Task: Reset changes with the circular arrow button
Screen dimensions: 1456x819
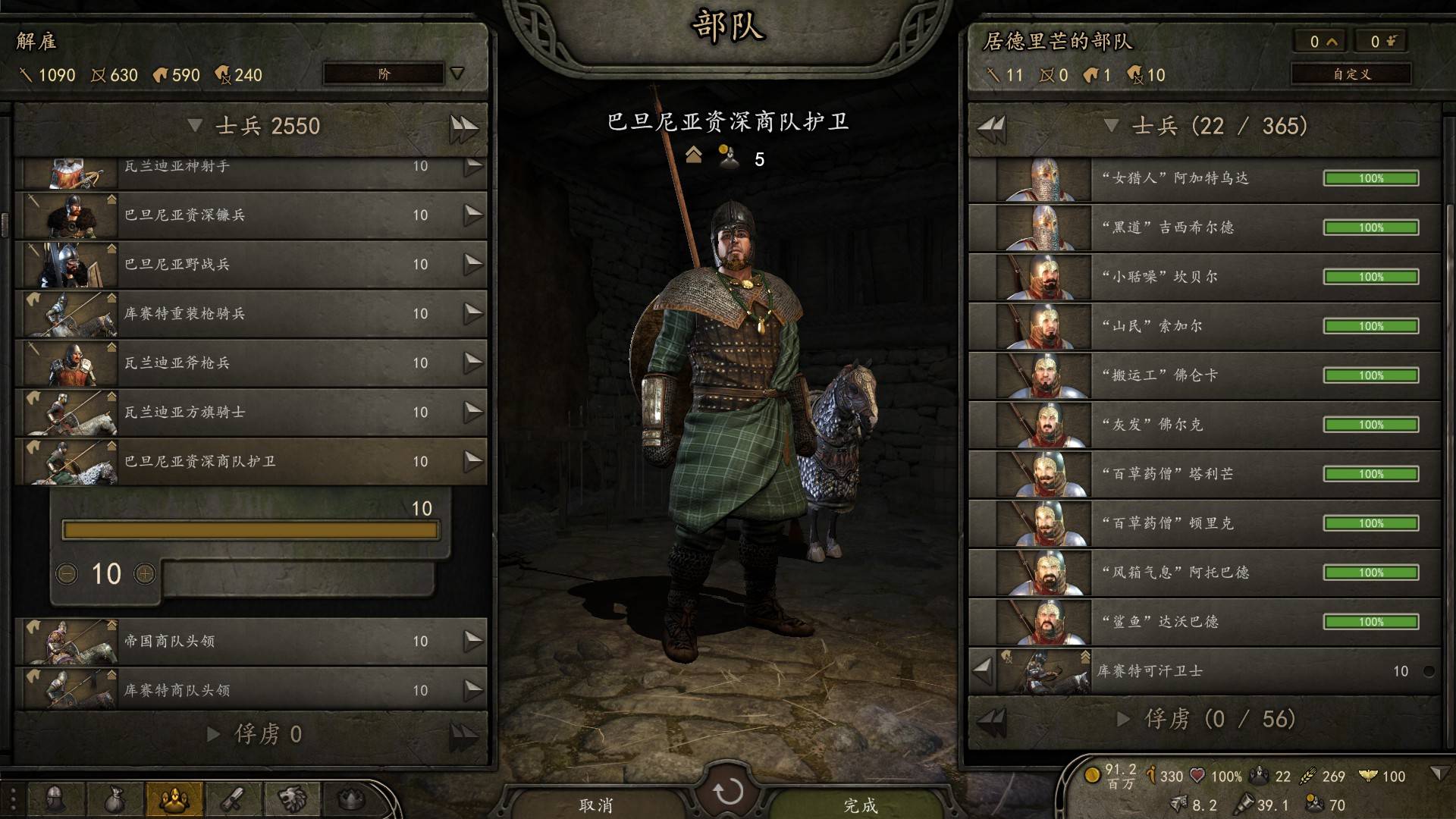Action: coord(728,791)
